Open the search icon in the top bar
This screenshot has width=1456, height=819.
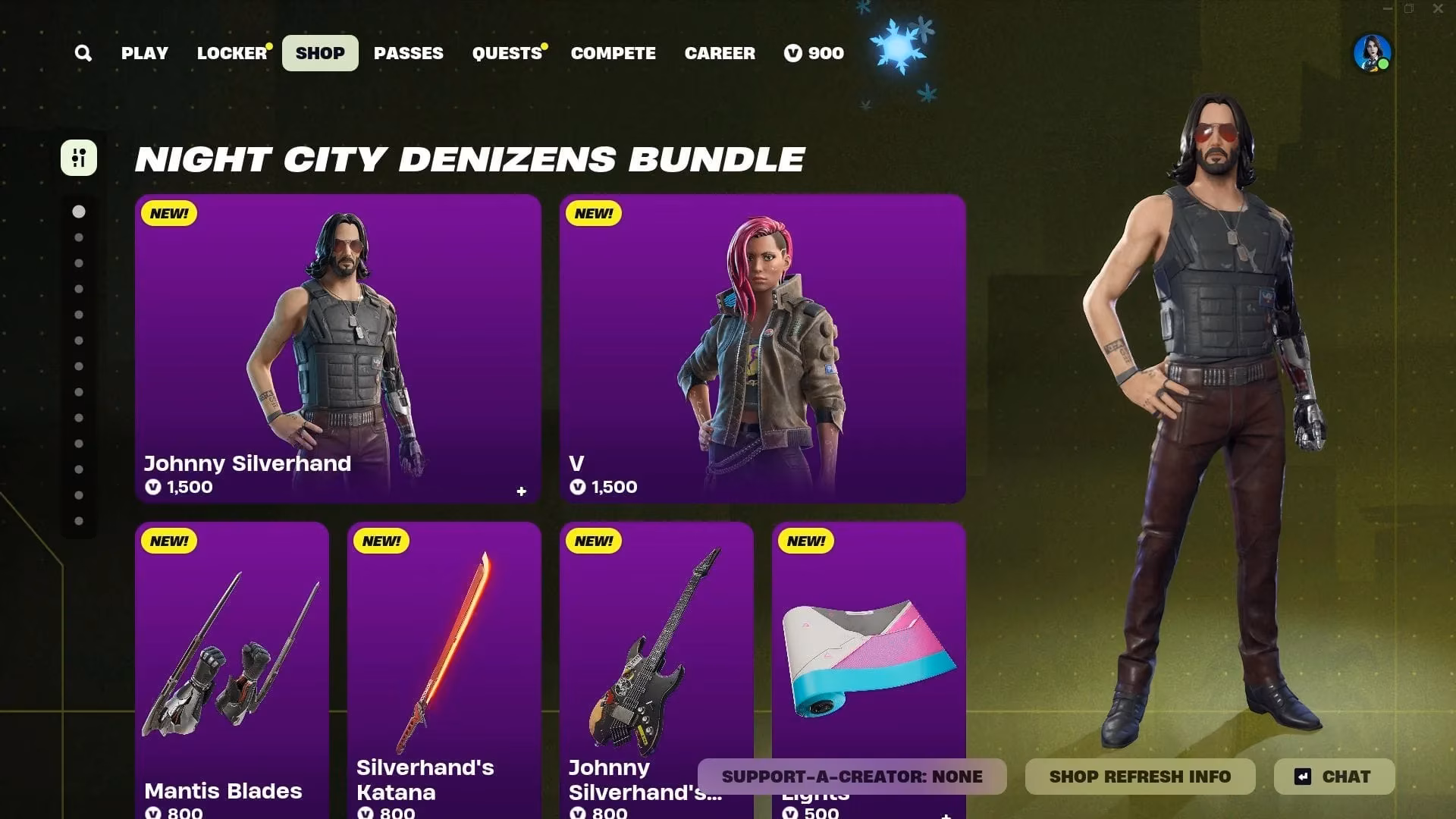(83, 53)
